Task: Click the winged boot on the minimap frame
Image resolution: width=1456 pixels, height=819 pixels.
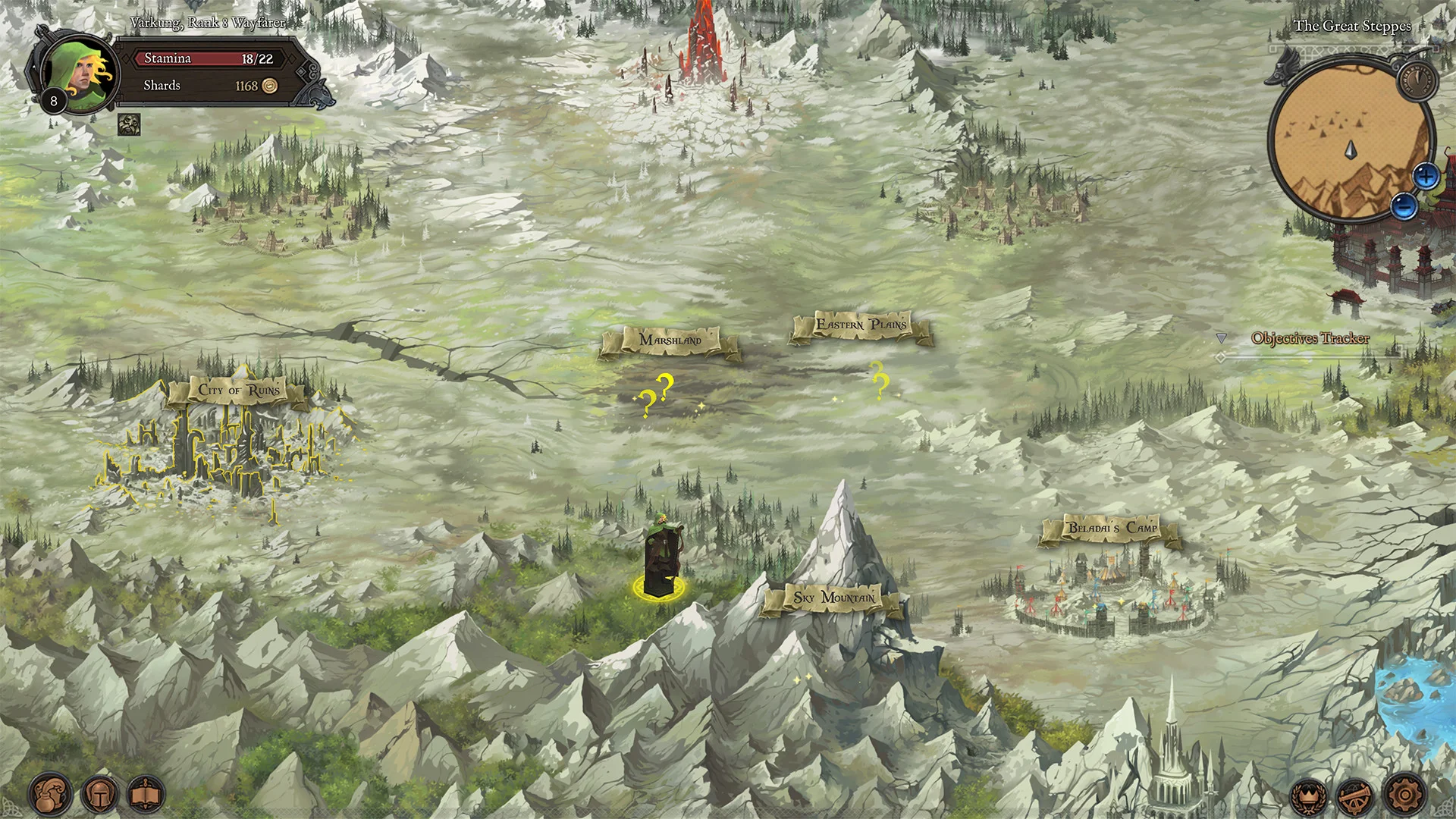Action: point(1283,70)
